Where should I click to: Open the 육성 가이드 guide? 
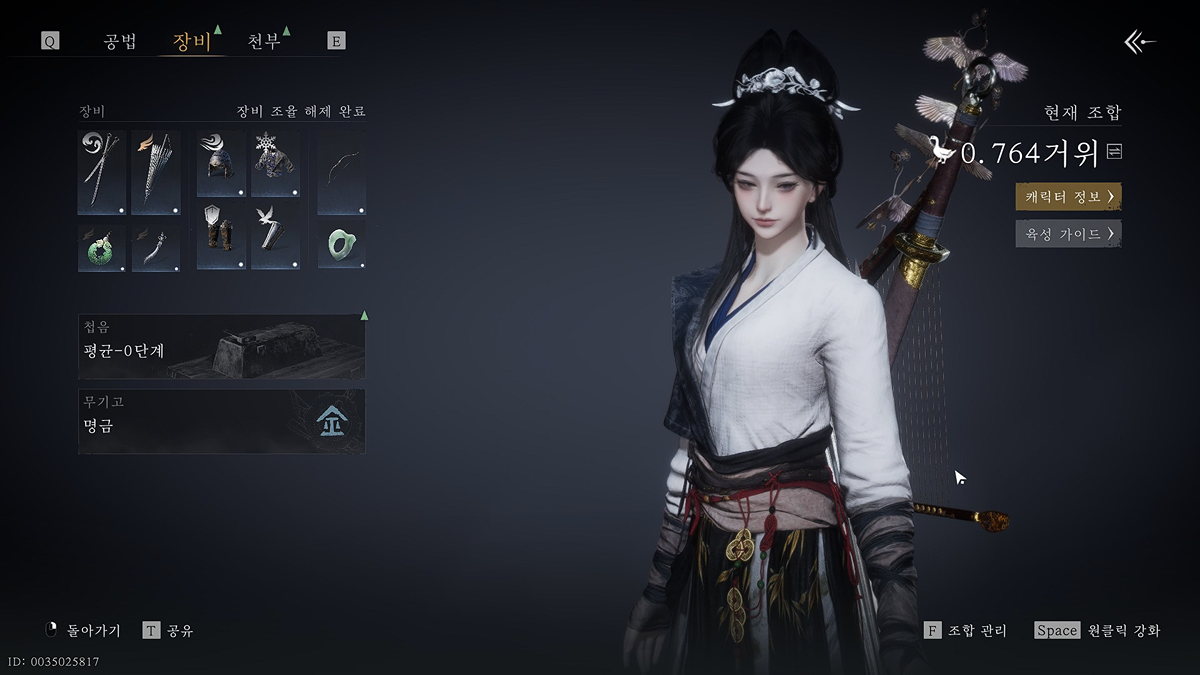pos(1068,234)
